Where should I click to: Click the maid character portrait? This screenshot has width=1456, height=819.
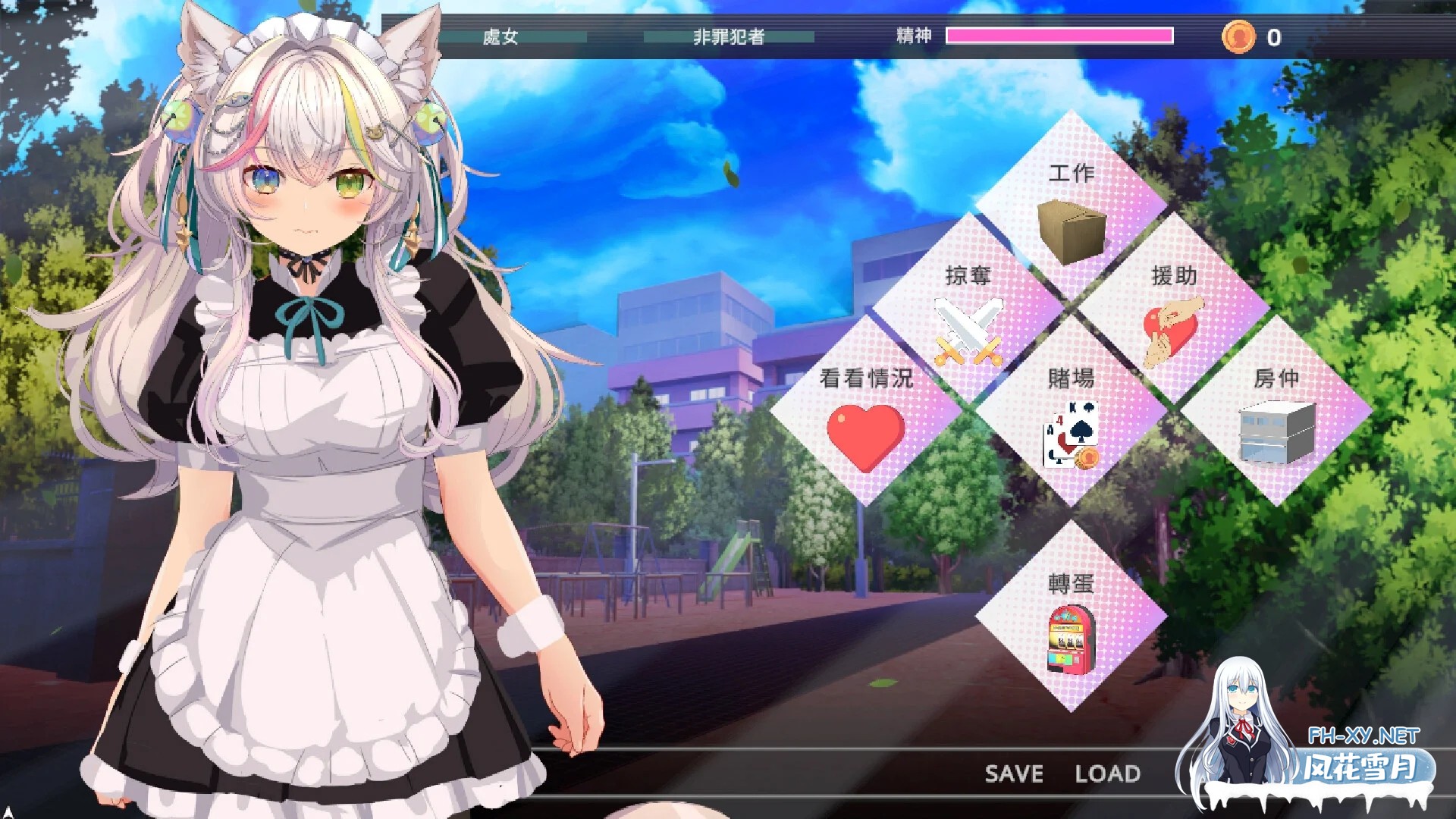(x=318, y=409)
